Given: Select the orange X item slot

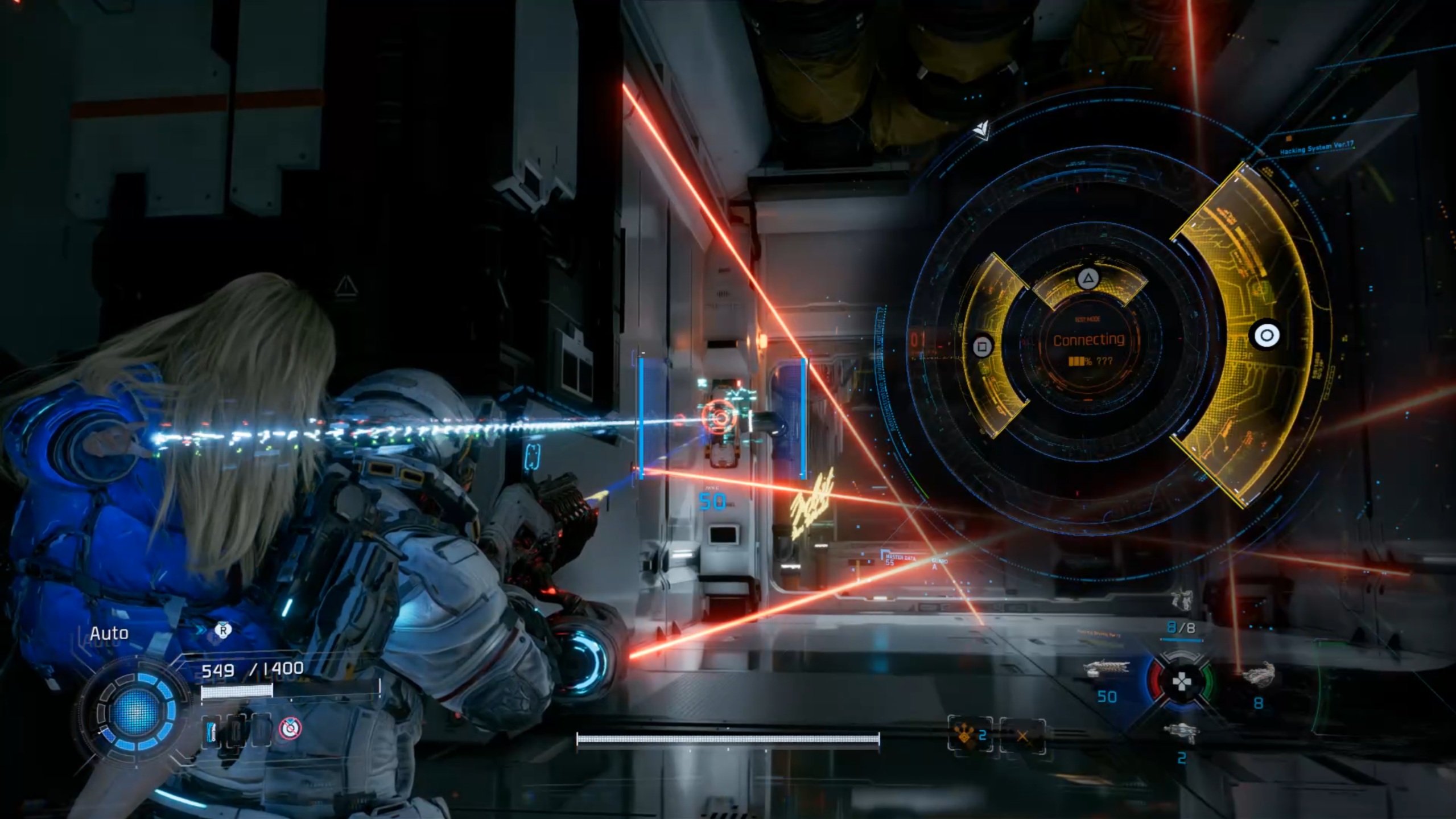Looking at the screenshot, I should pyautogui.click(x=1022, y=736).
